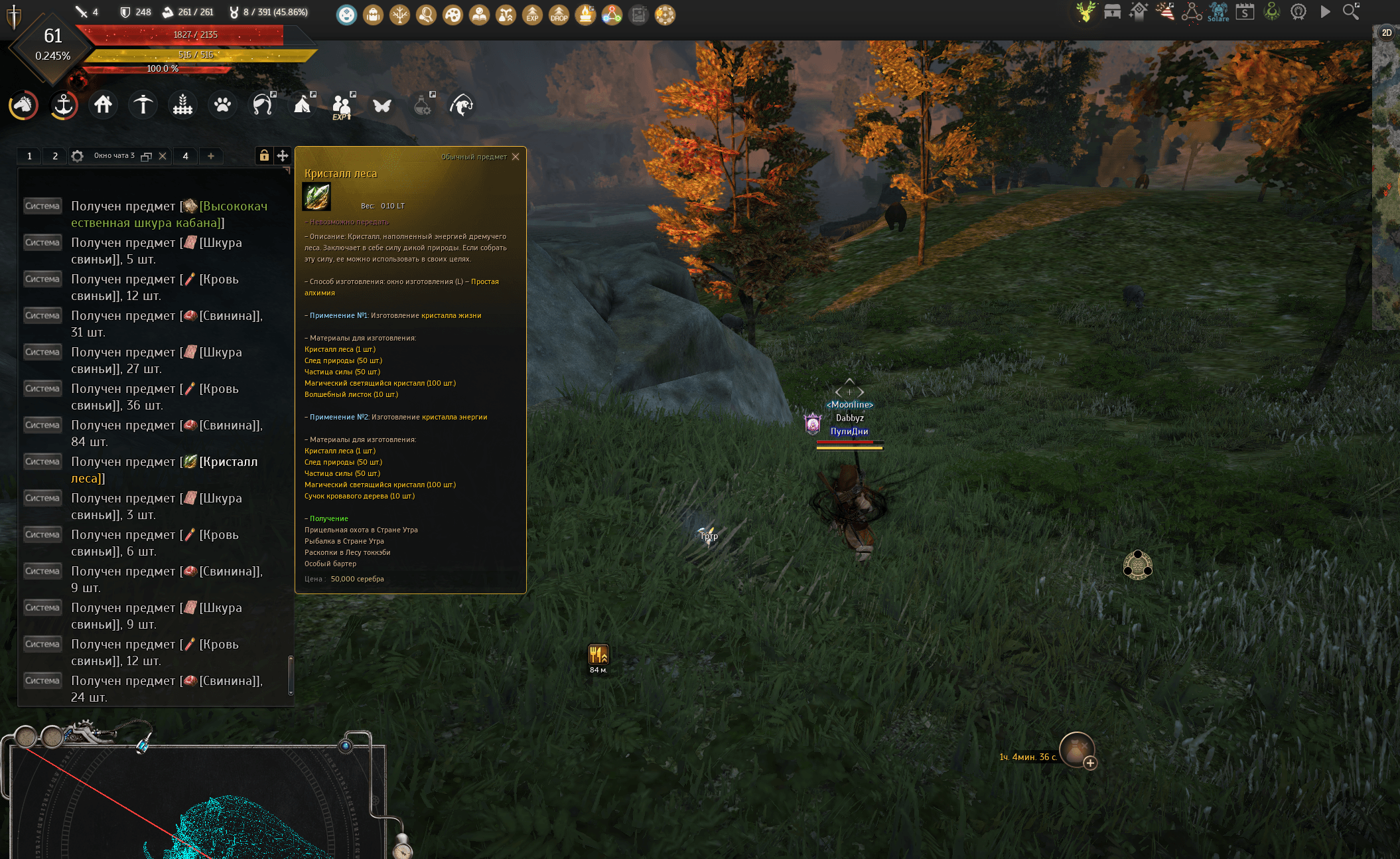
Task: Click the horse mount icon
Action: pos(23,105)
